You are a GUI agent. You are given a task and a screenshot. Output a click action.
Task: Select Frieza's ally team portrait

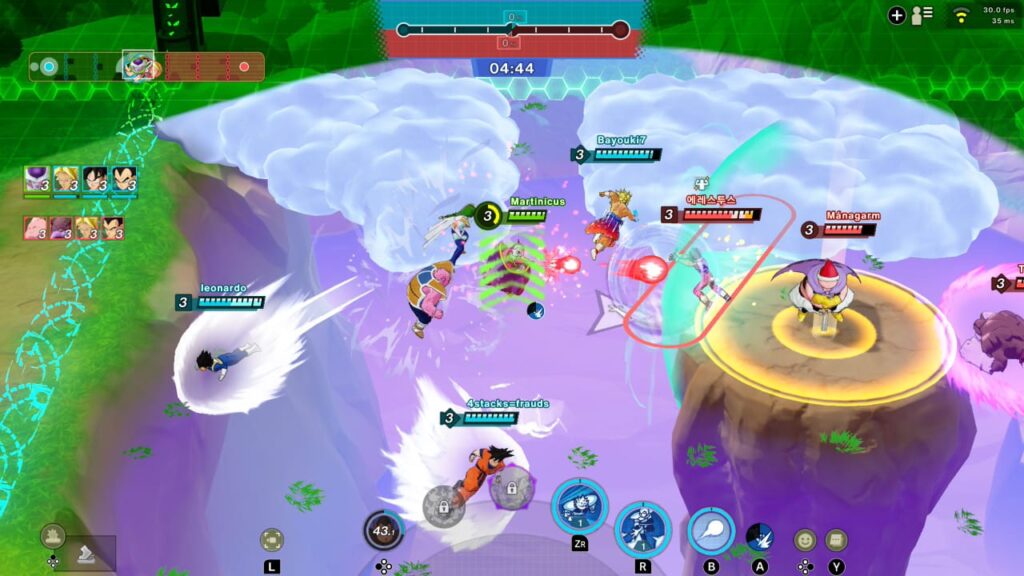click(x=37, y=179)
